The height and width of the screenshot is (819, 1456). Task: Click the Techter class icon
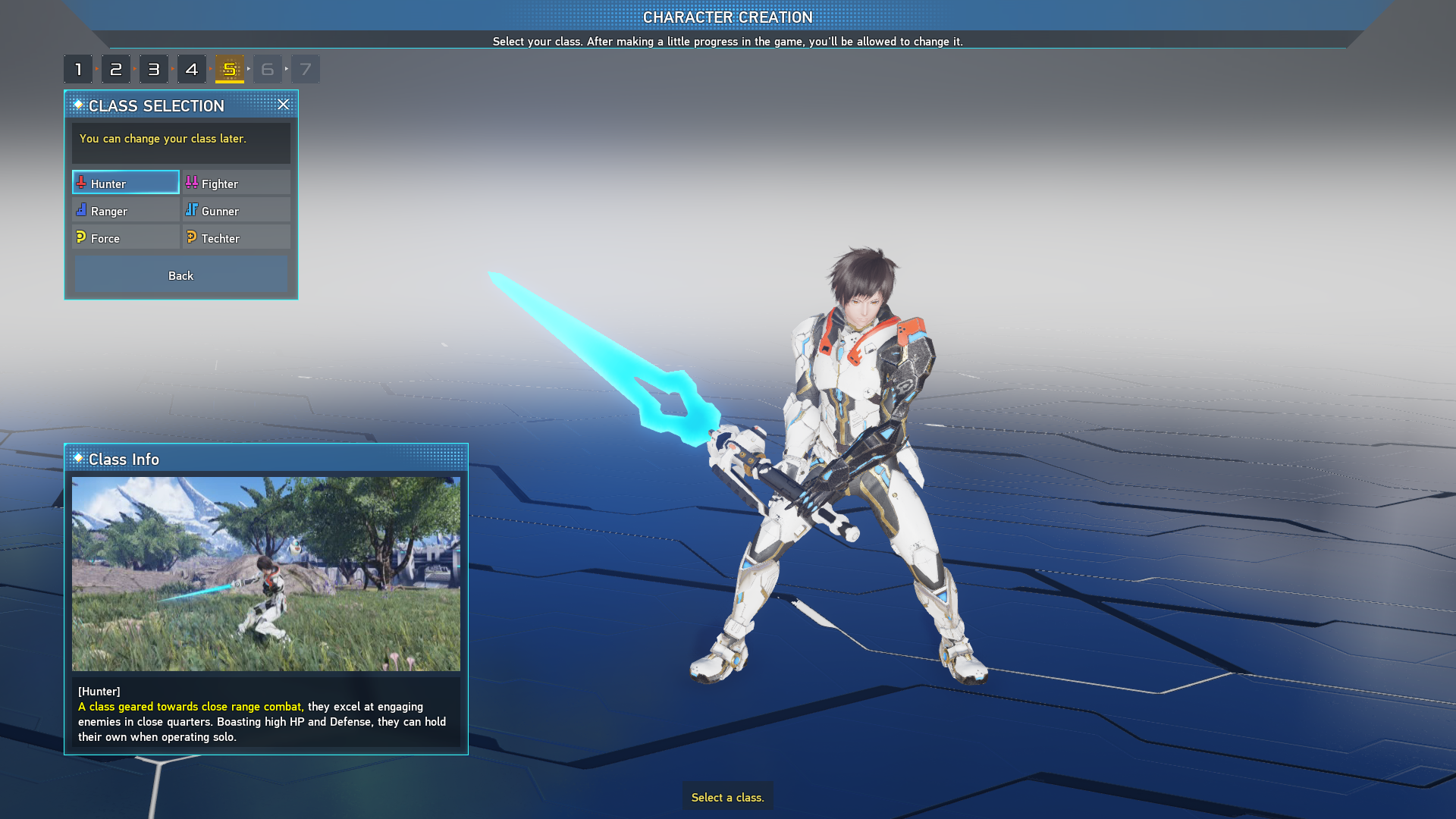pos(192,237)
